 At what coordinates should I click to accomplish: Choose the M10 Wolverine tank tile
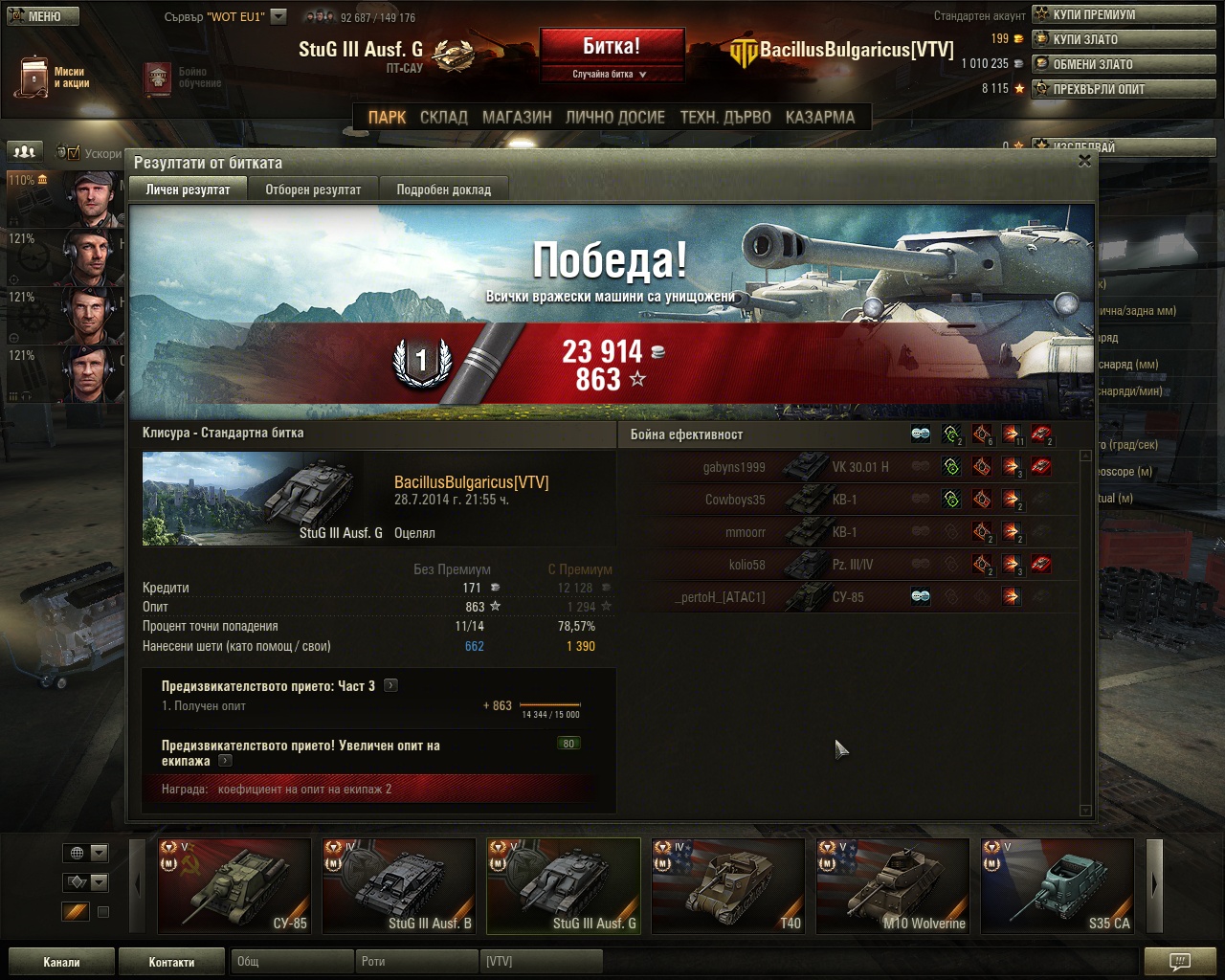pyautogui.click(x=893, y=885)
